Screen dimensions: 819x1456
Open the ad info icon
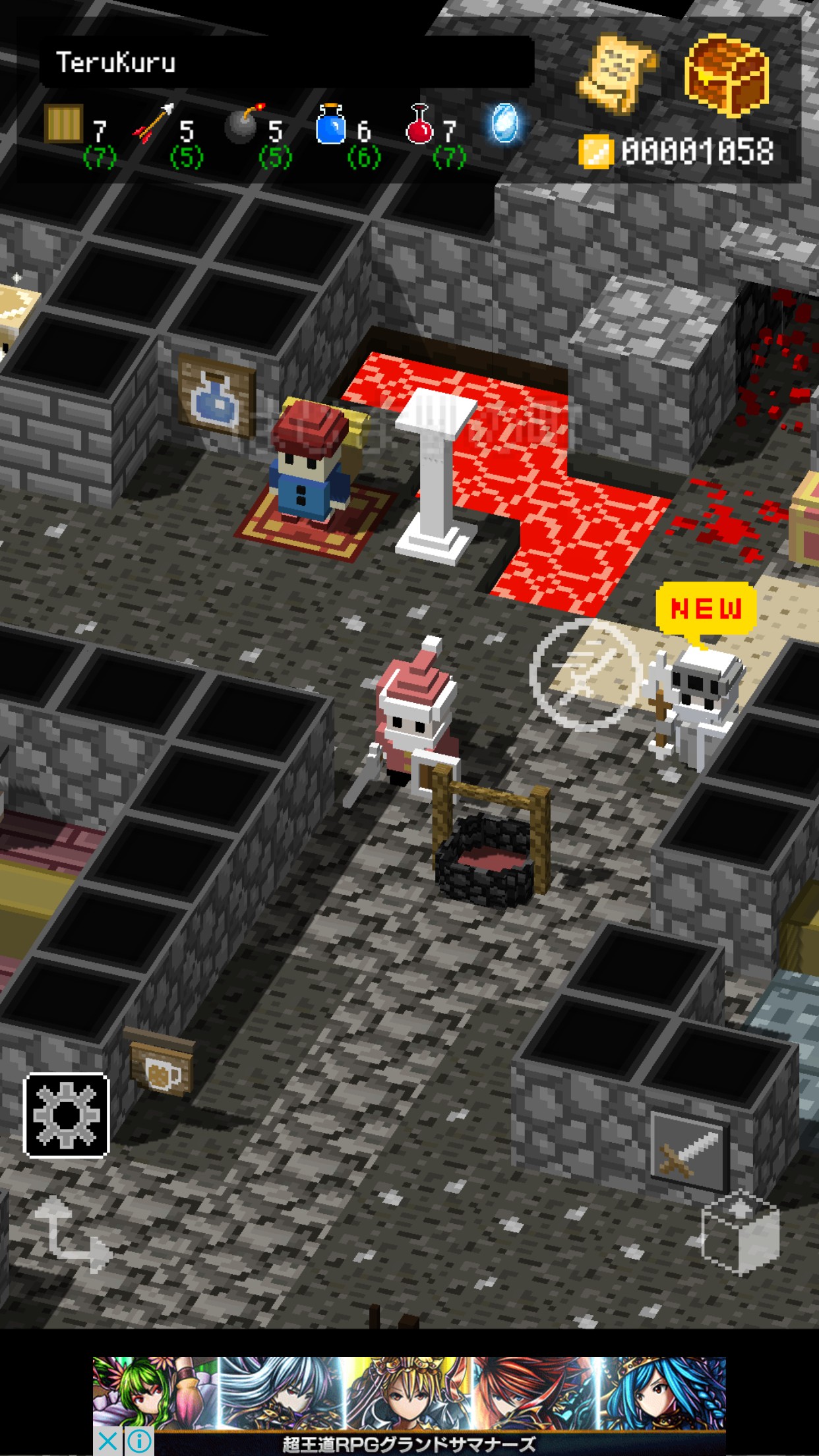coord(139,1441)
